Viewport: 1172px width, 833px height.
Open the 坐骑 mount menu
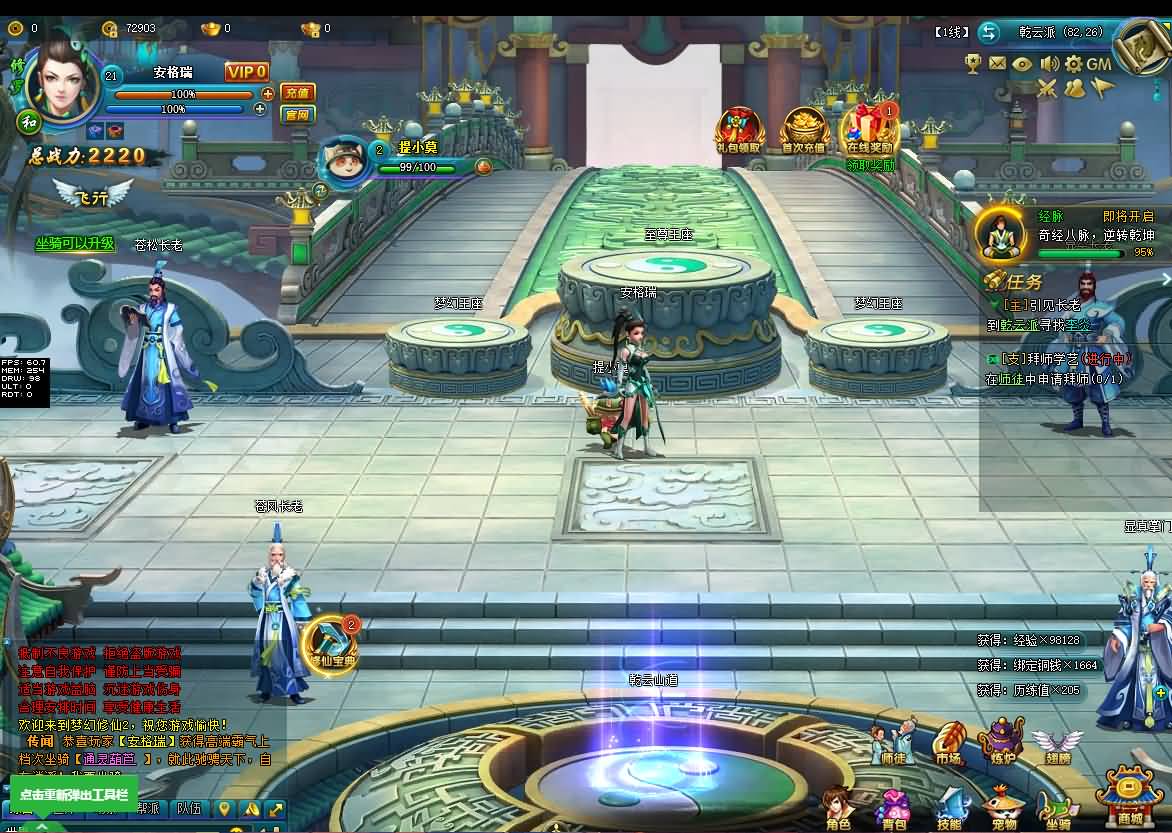pyautogui.click(x=1057, y=808)
